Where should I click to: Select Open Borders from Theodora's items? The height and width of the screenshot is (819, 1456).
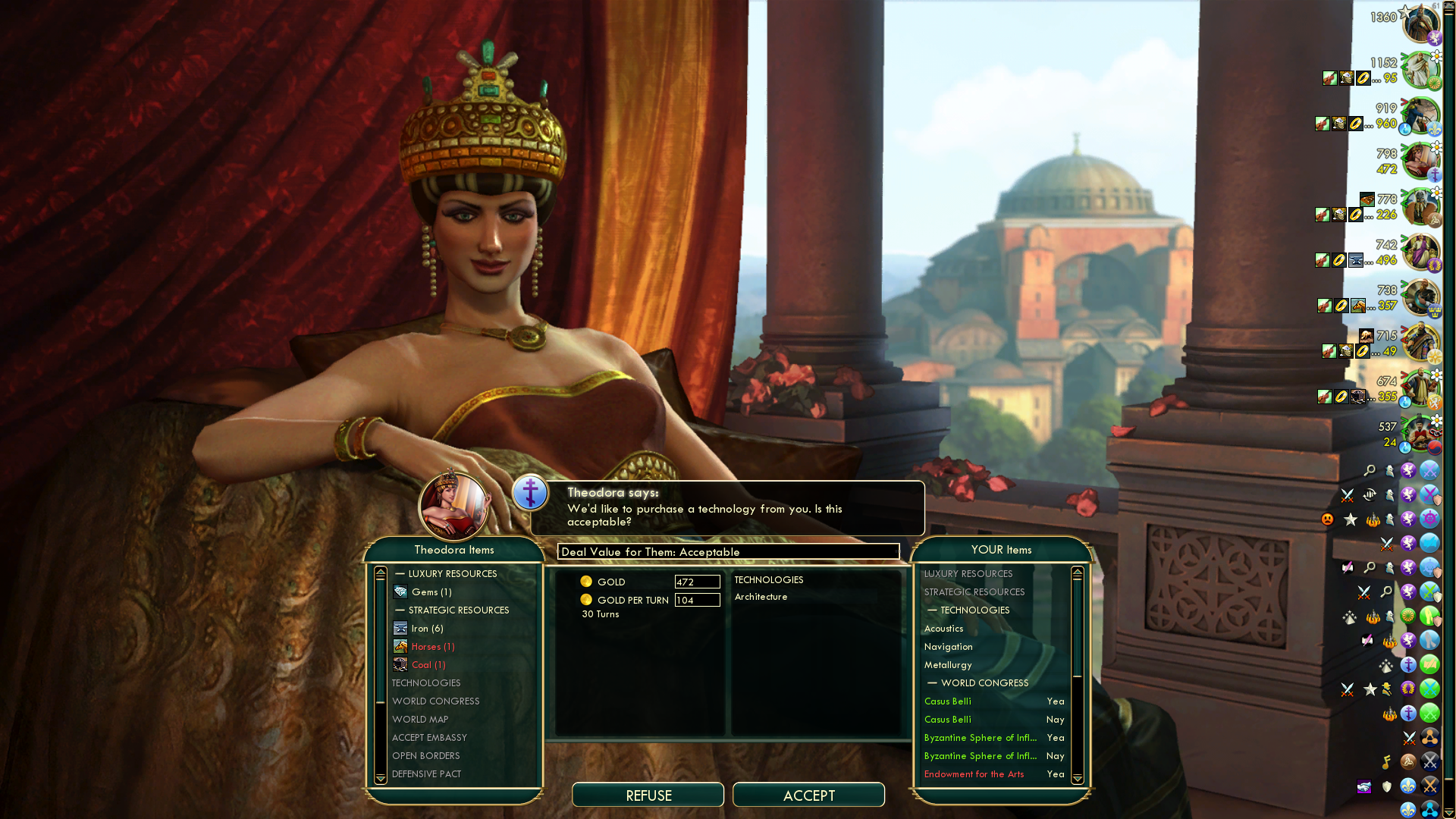[426, 756]
